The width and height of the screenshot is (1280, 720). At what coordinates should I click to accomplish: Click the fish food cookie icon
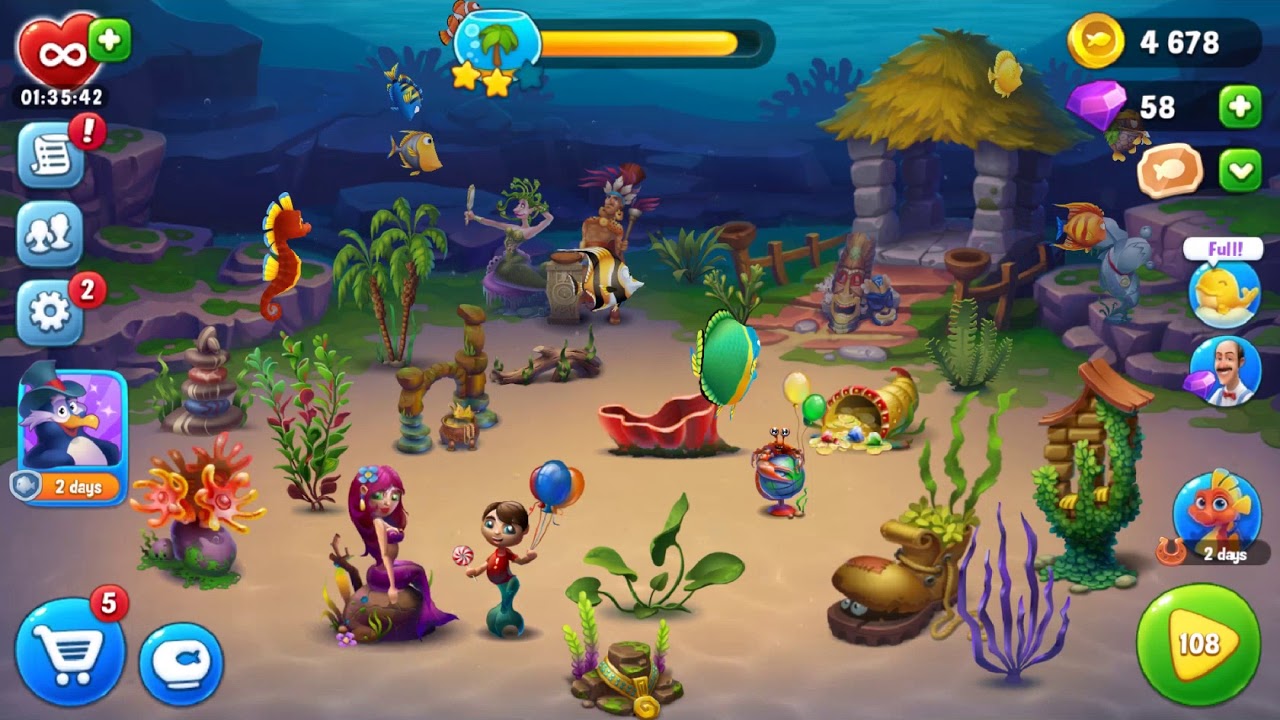click(x=1169, y=170)
